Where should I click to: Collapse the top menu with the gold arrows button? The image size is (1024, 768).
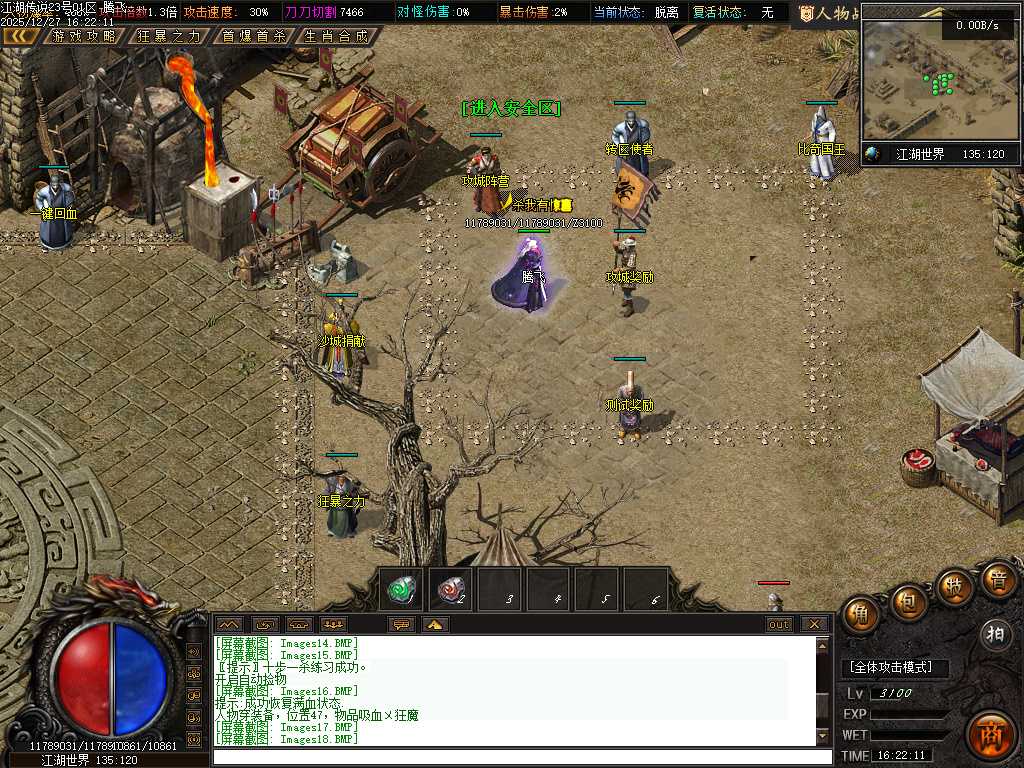[x=21, y=36]
